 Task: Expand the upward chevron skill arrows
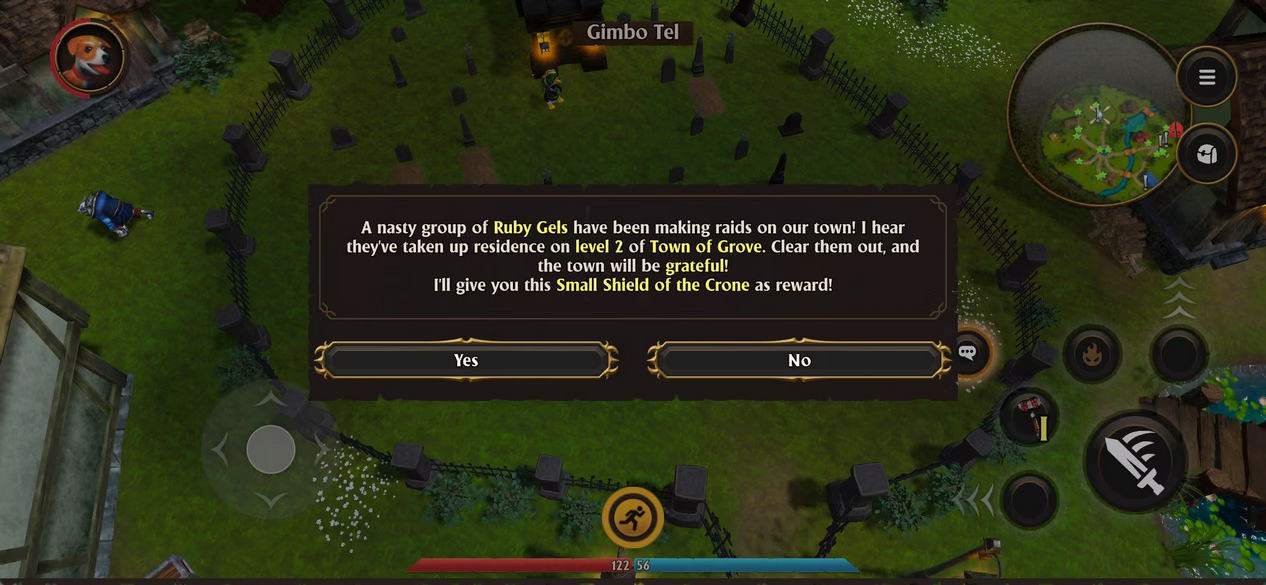click(x=1180, y=298)
